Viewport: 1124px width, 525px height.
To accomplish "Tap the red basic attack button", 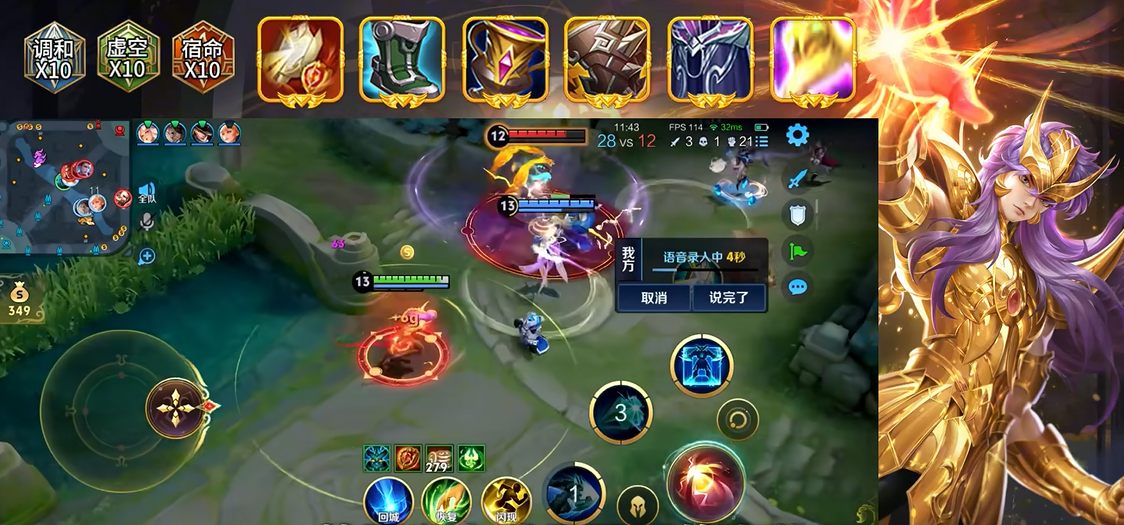I will click(x=705, y=482).
